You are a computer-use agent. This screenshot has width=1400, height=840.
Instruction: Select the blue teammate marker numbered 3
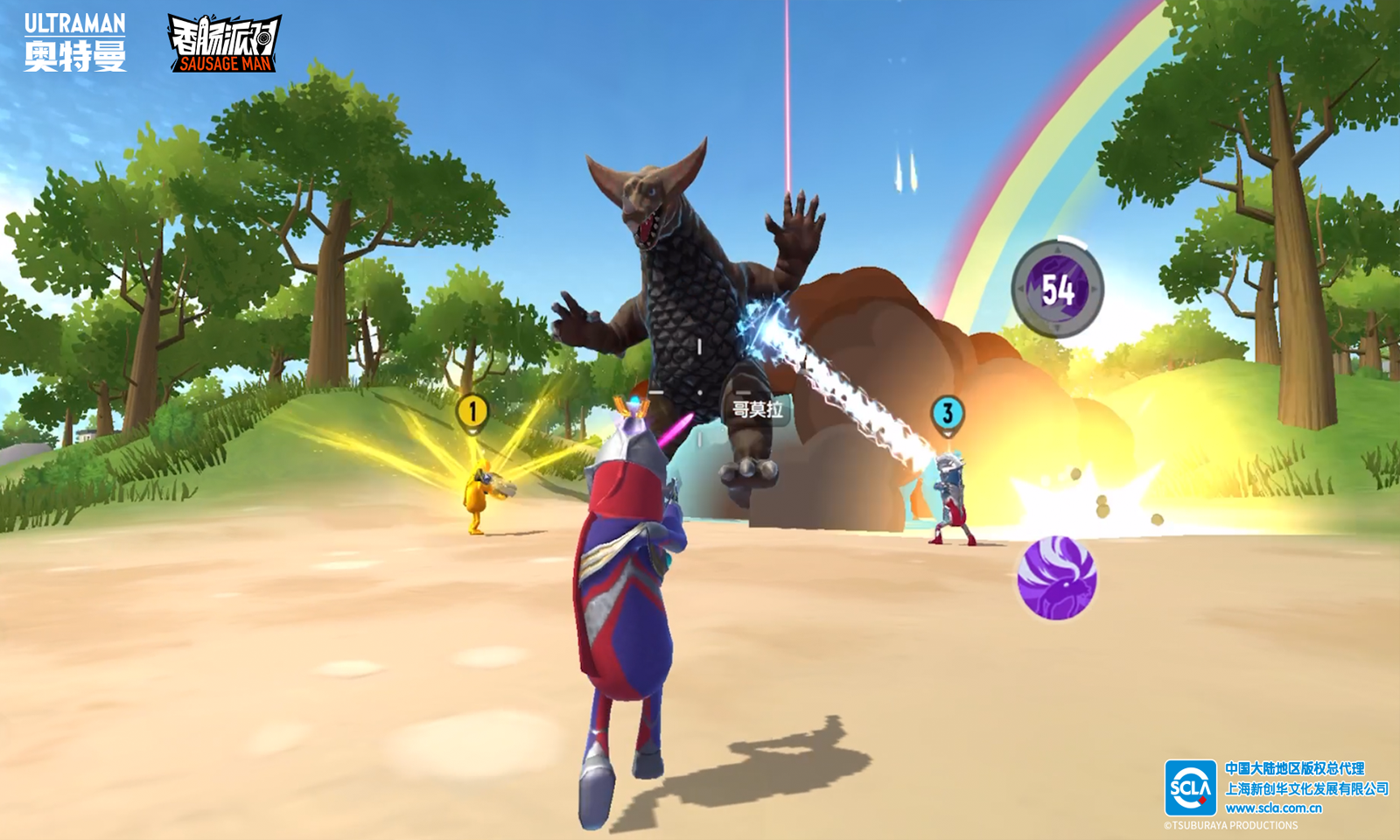[x=947, y=413]
